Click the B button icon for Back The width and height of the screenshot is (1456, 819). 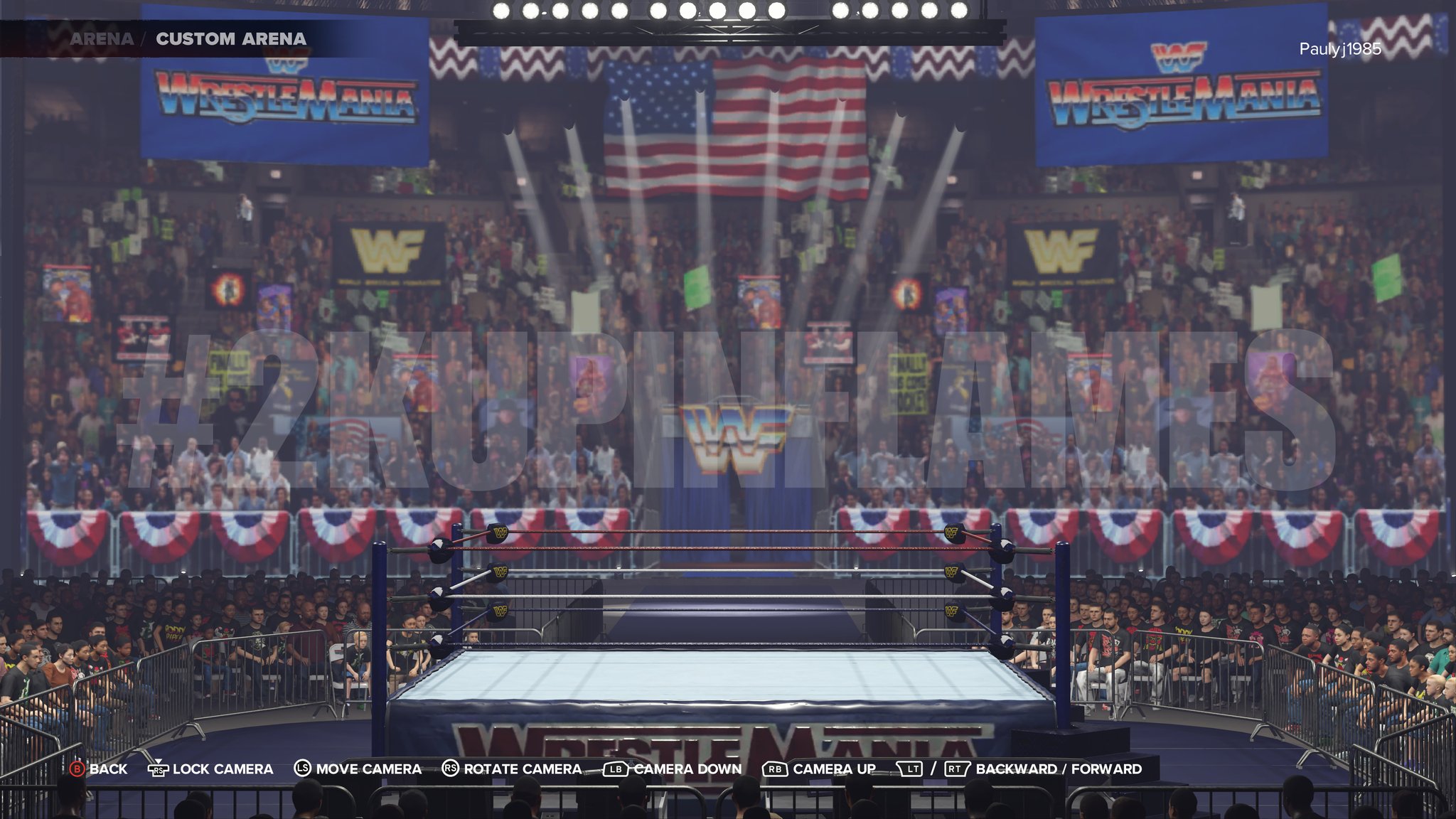[x=77, y=770]
